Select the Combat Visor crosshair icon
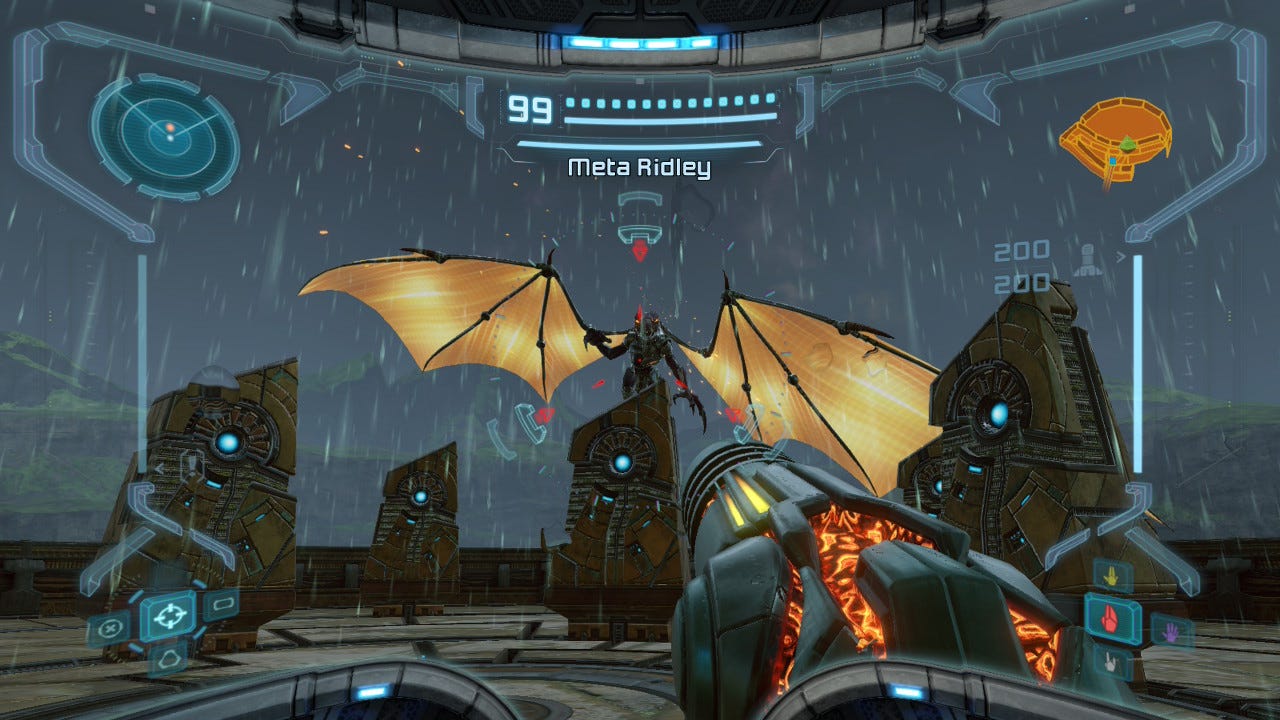The height and width of the screenshot is (720, 1280). 168,614
